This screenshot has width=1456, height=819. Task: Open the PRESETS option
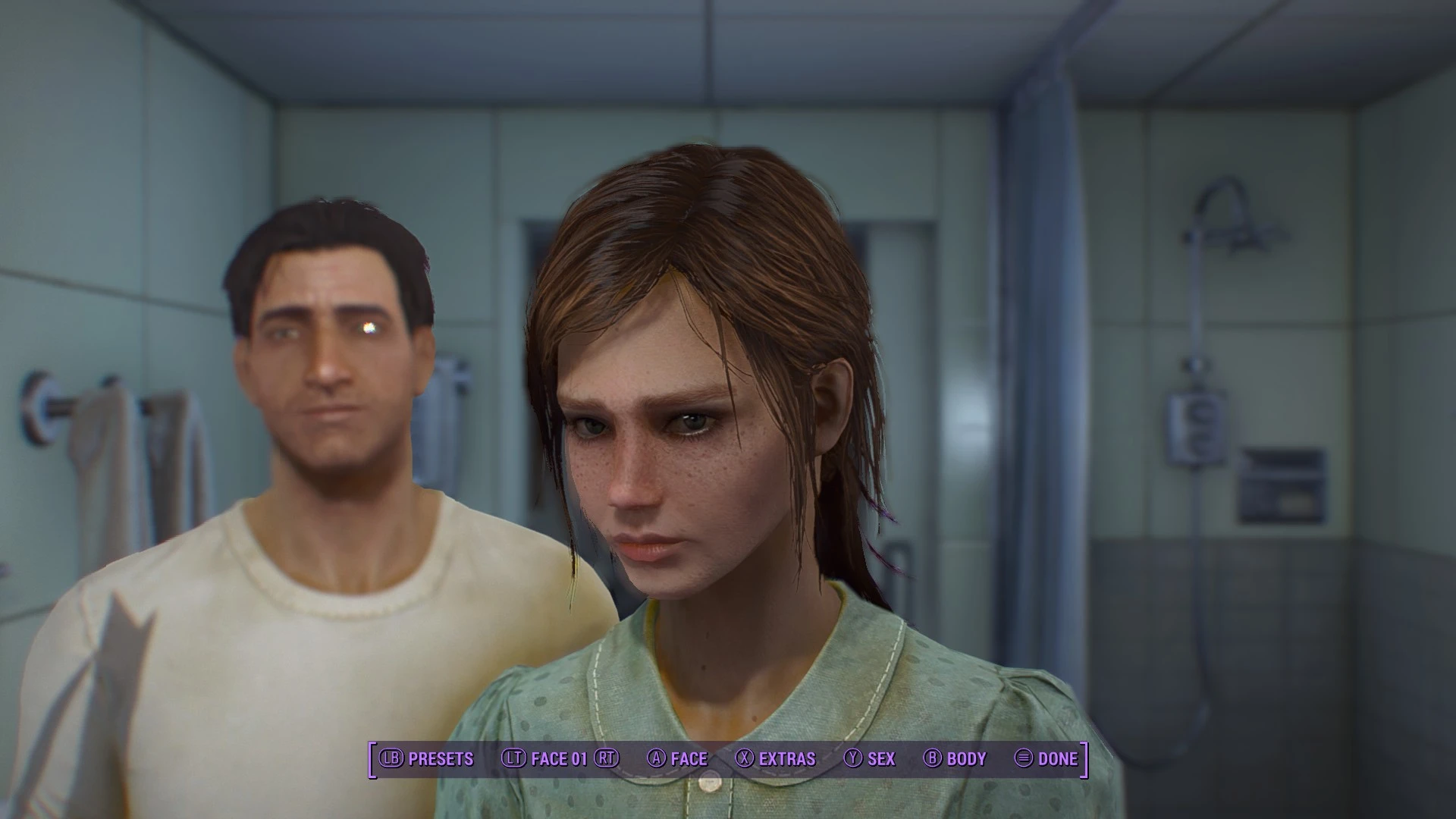pos(440,758)
